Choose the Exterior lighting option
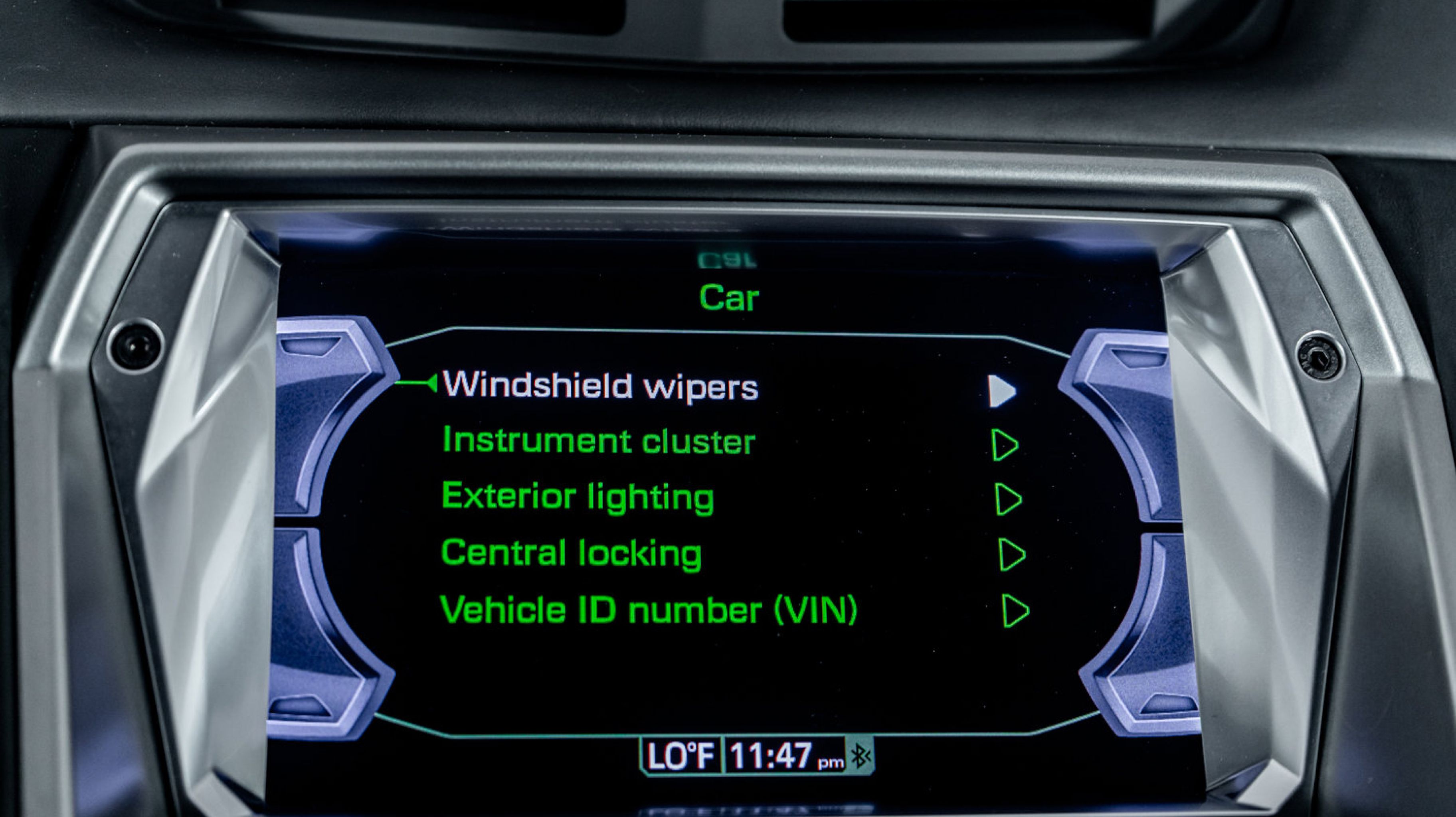This screenshot has width=1456, height=817. (x=578, y=497)
